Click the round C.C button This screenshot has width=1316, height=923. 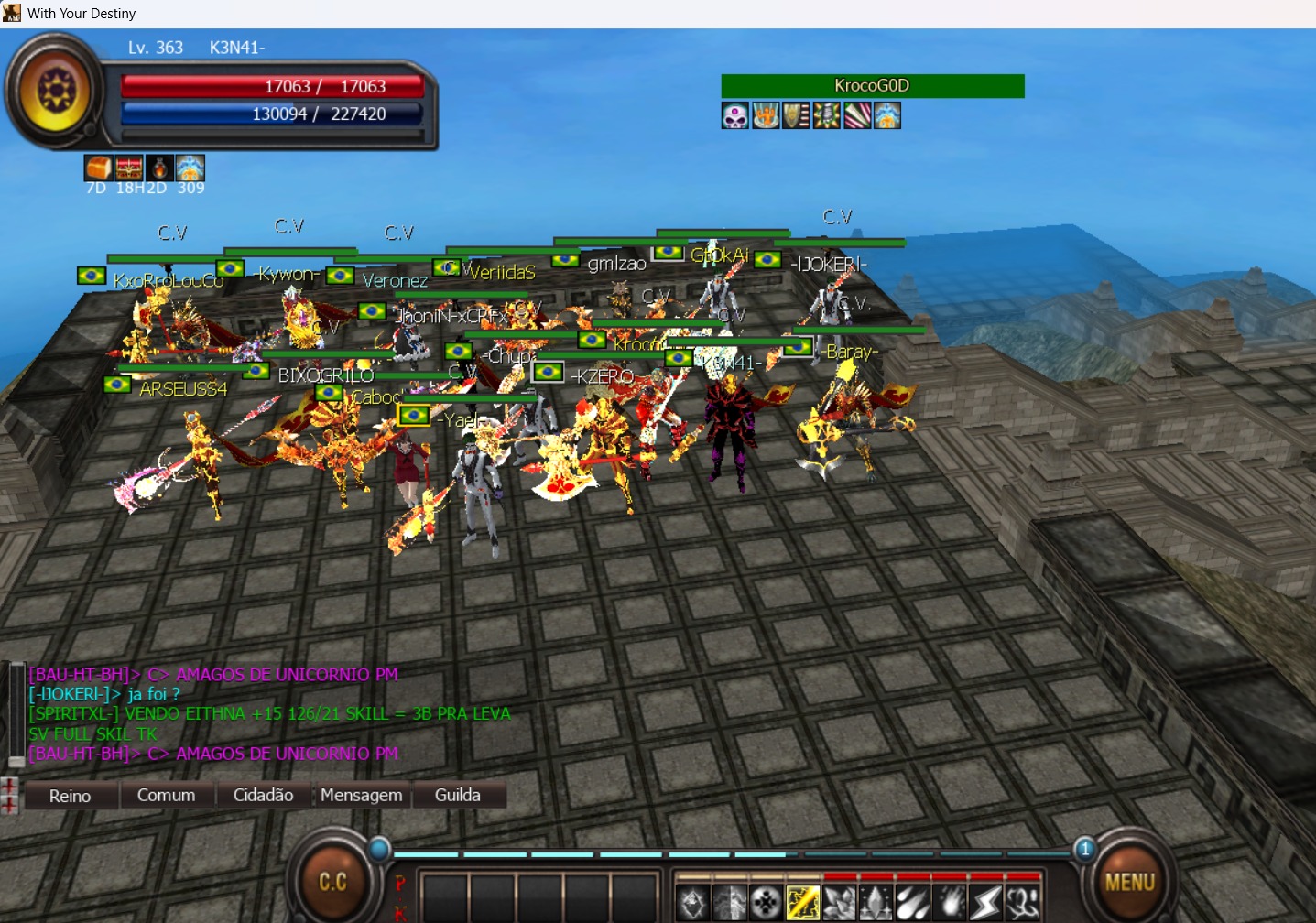pyautogui.click(x=332, y=882)
